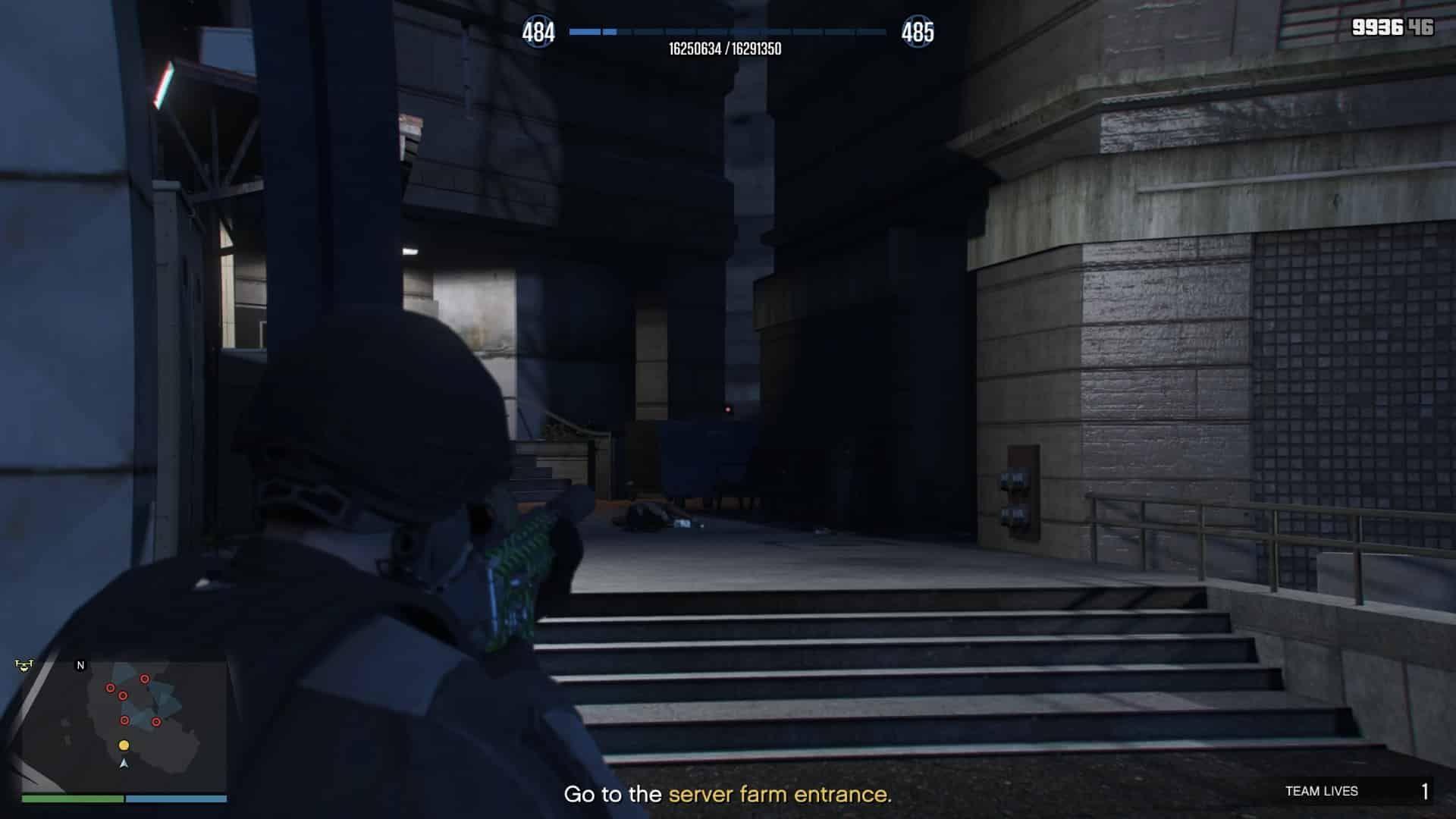The height and width of the screenshot is (819, 1456).
Task: Click the blue RP progress bar at the top
Action: point(728,32)
